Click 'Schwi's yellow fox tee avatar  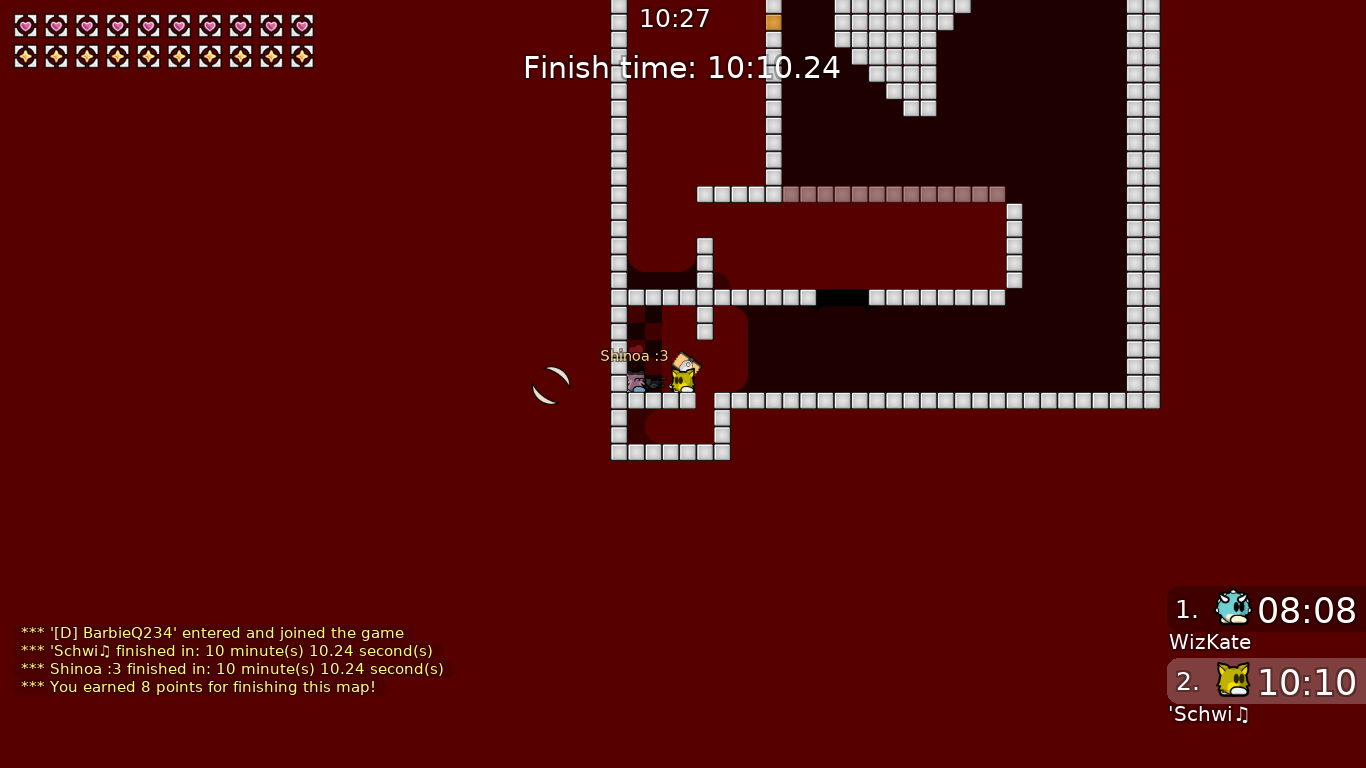pyautogui.click(x=1233, y=679)
